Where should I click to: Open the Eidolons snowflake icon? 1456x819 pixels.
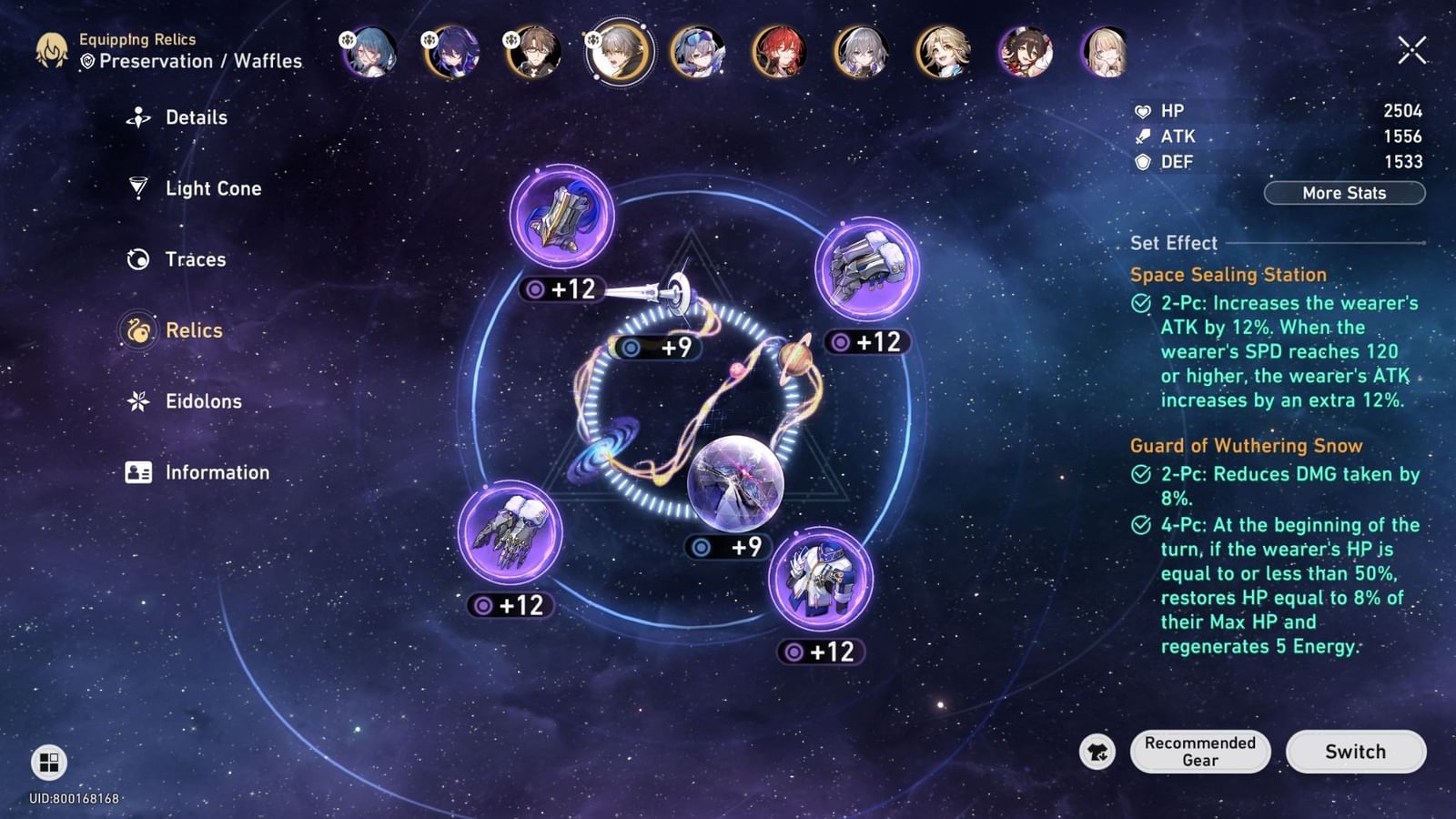click(x=137, y=401)
